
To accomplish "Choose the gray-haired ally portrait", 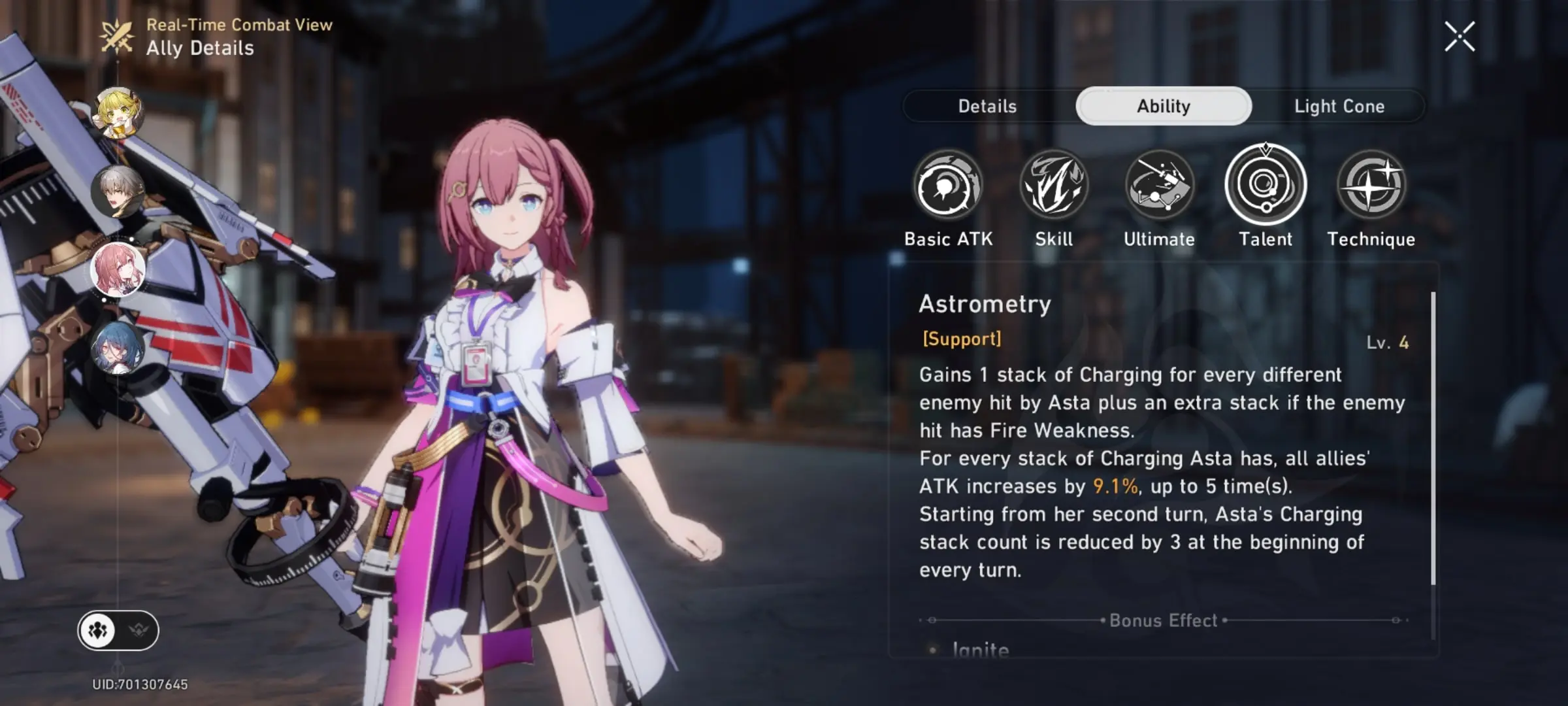I will click(x=118, y=191).
